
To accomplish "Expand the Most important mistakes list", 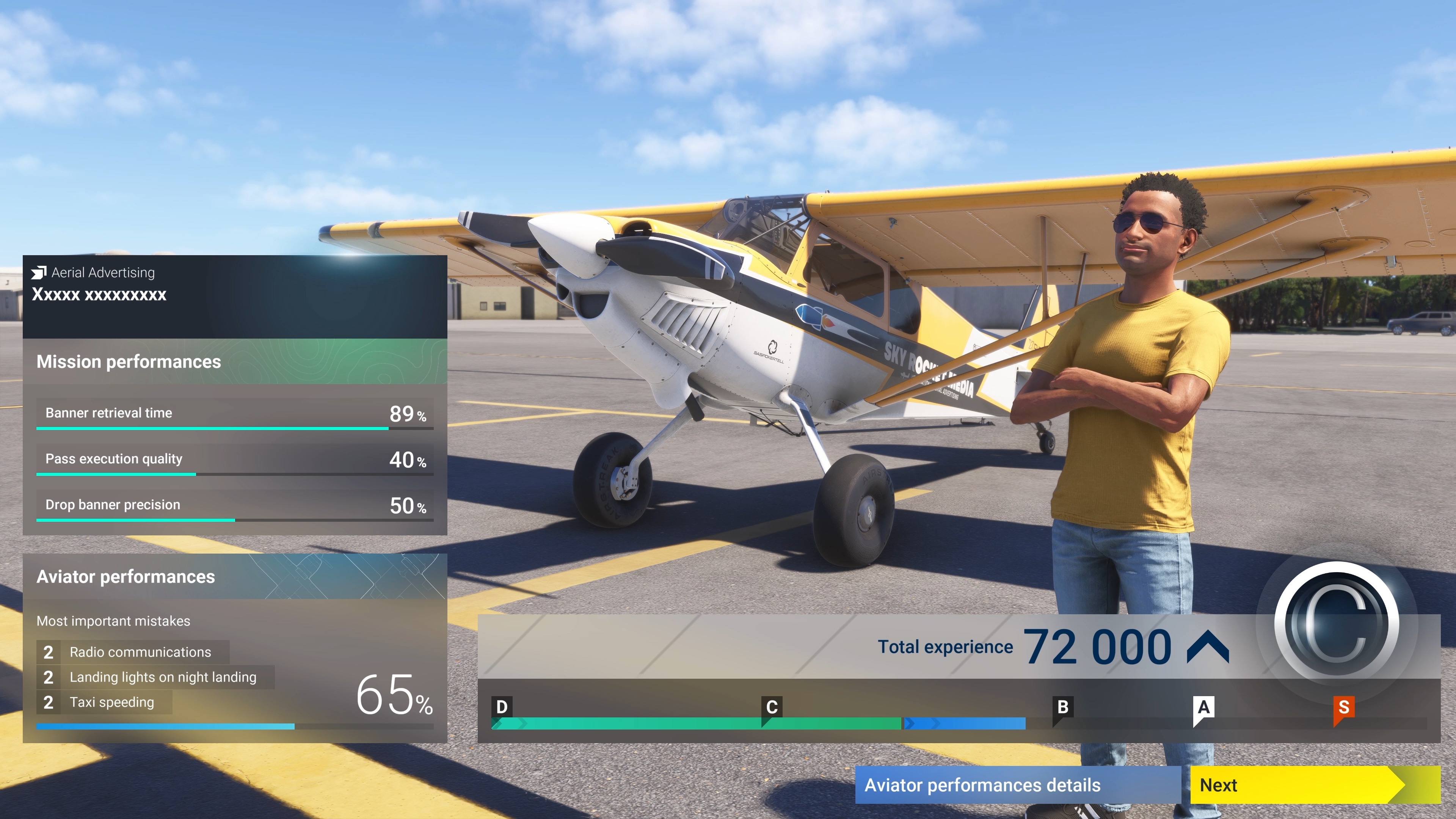I will 113,621.
